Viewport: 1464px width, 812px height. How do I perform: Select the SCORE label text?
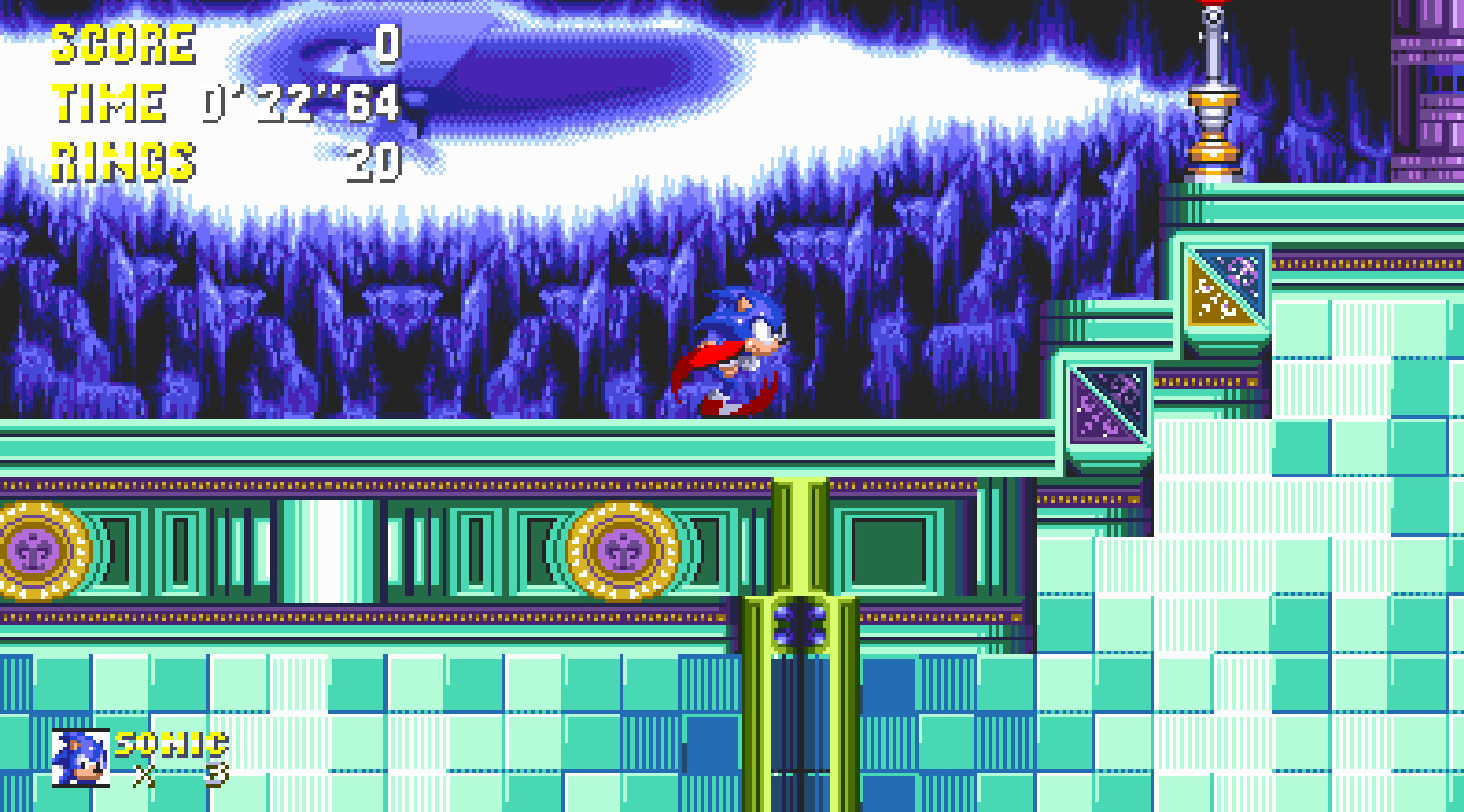(122, 46)
